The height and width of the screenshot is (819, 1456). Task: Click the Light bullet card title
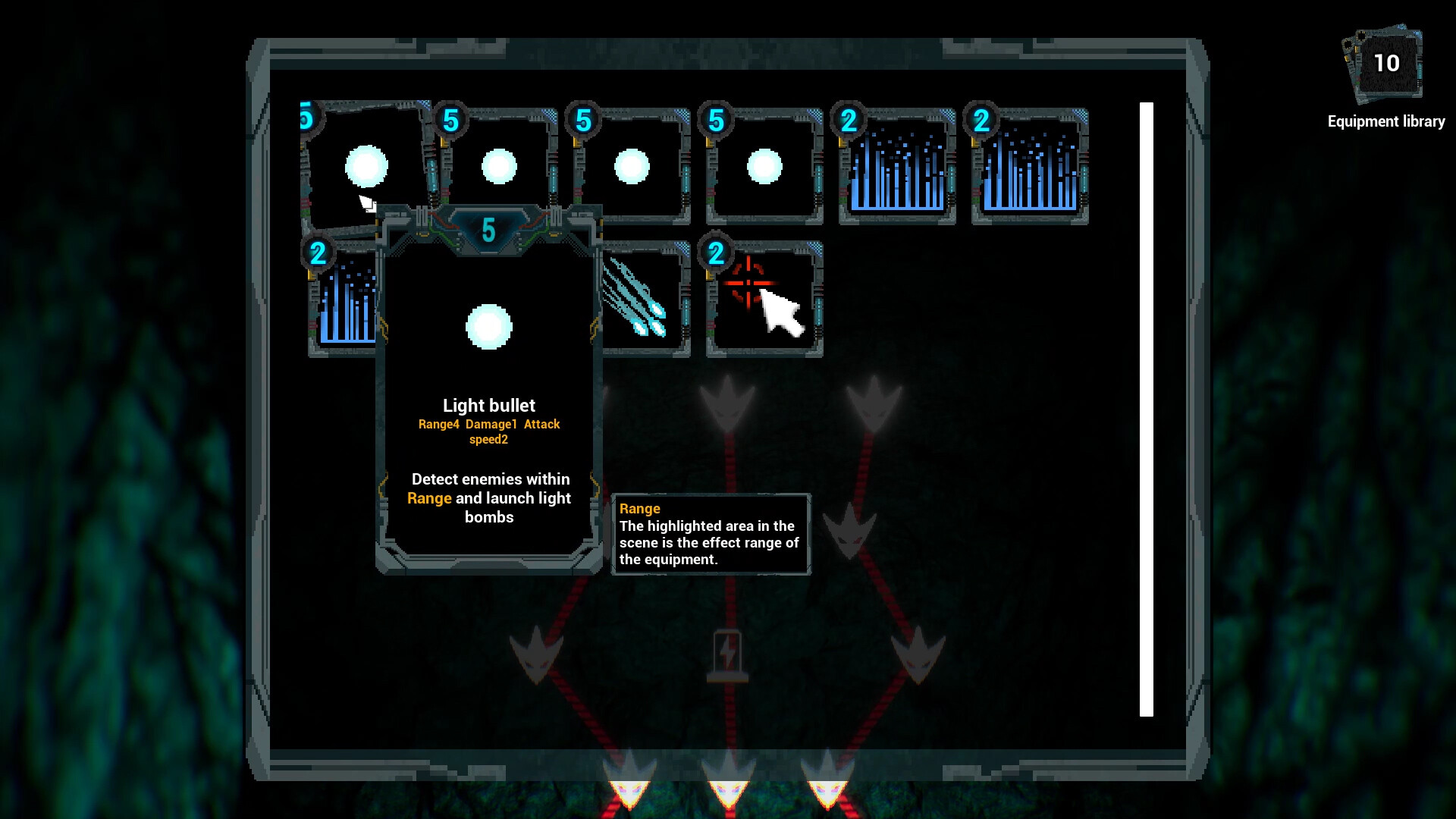point(490,406)
